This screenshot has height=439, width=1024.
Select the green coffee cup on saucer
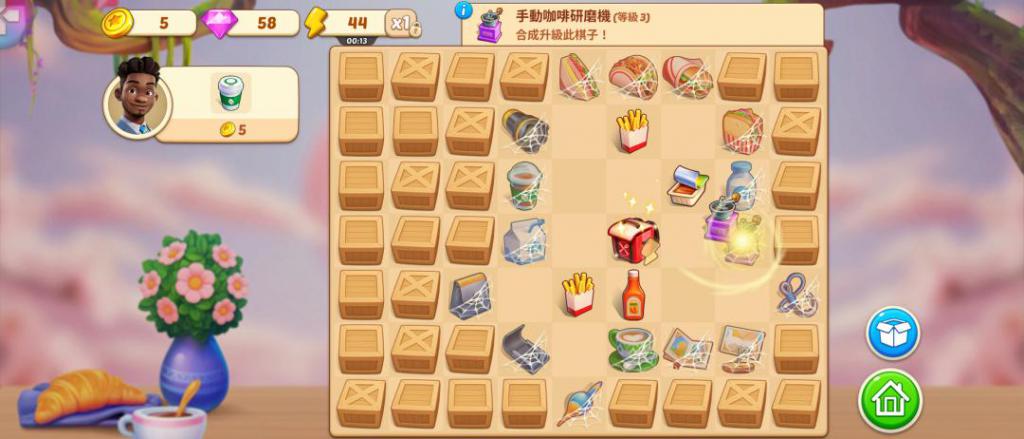632,347
